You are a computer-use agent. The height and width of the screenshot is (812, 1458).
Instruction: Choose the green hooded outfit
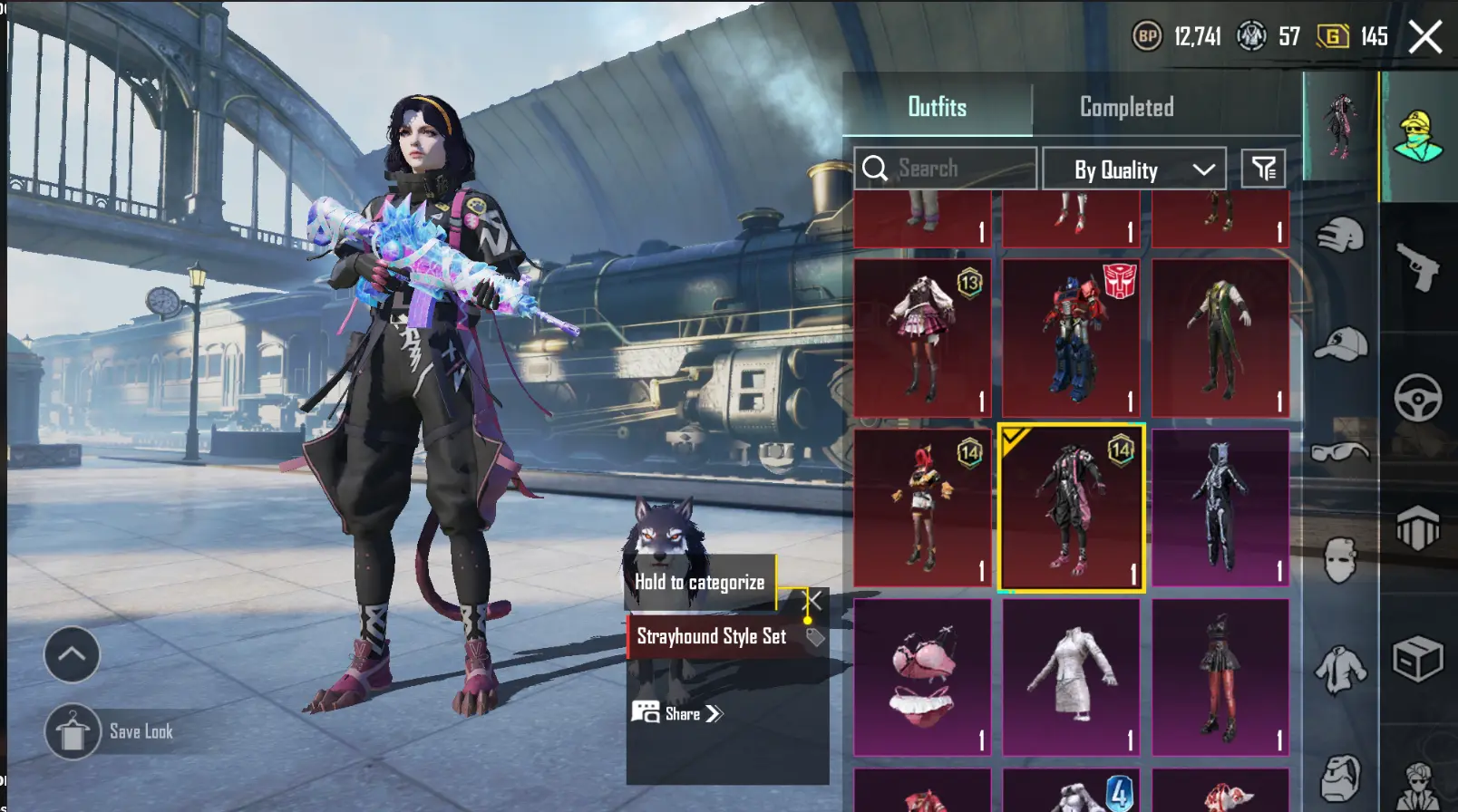pos(1220,338)
